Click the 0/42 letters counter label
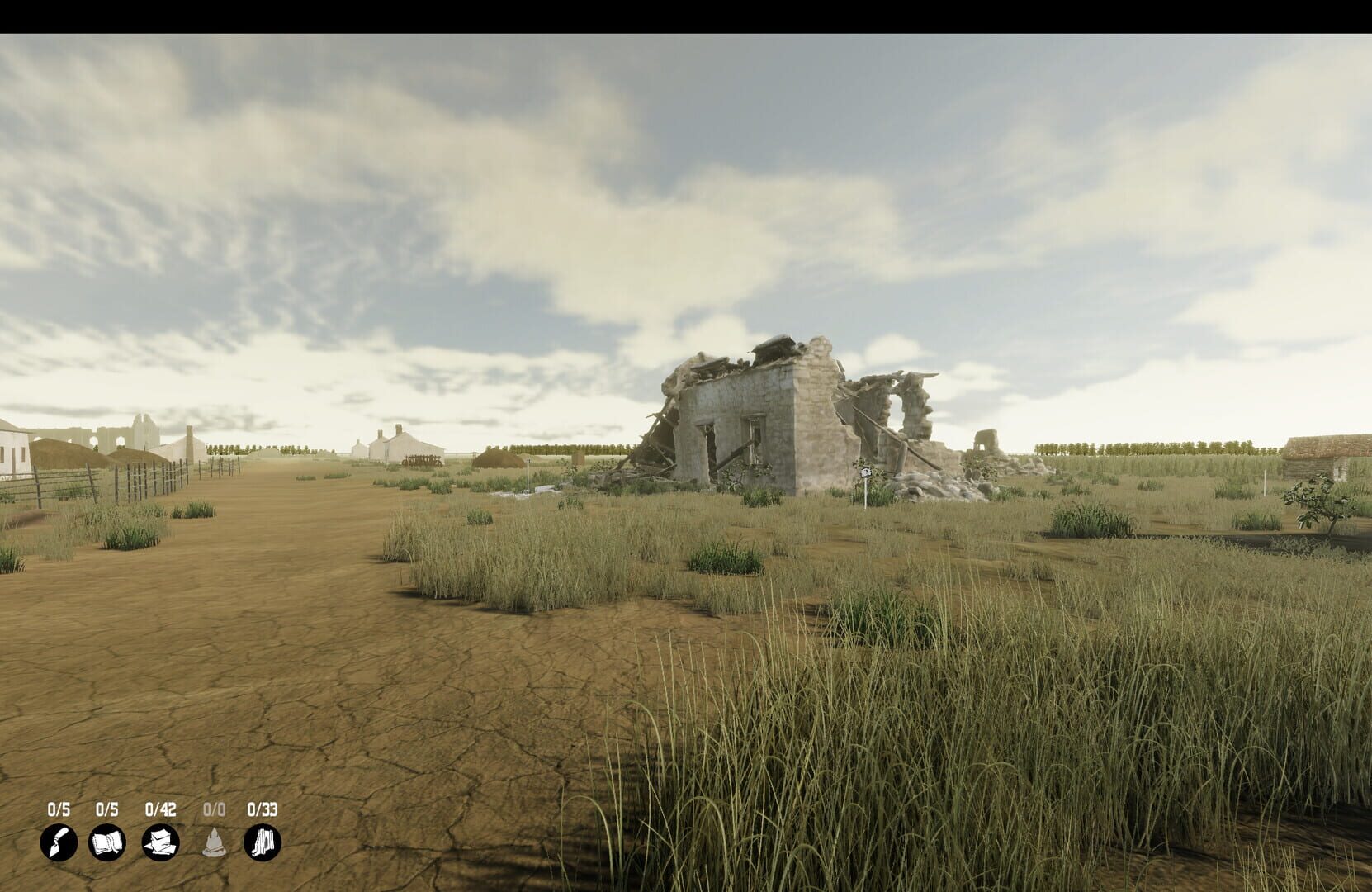The width and height of the screenshot is (1372, 892). 160,809
